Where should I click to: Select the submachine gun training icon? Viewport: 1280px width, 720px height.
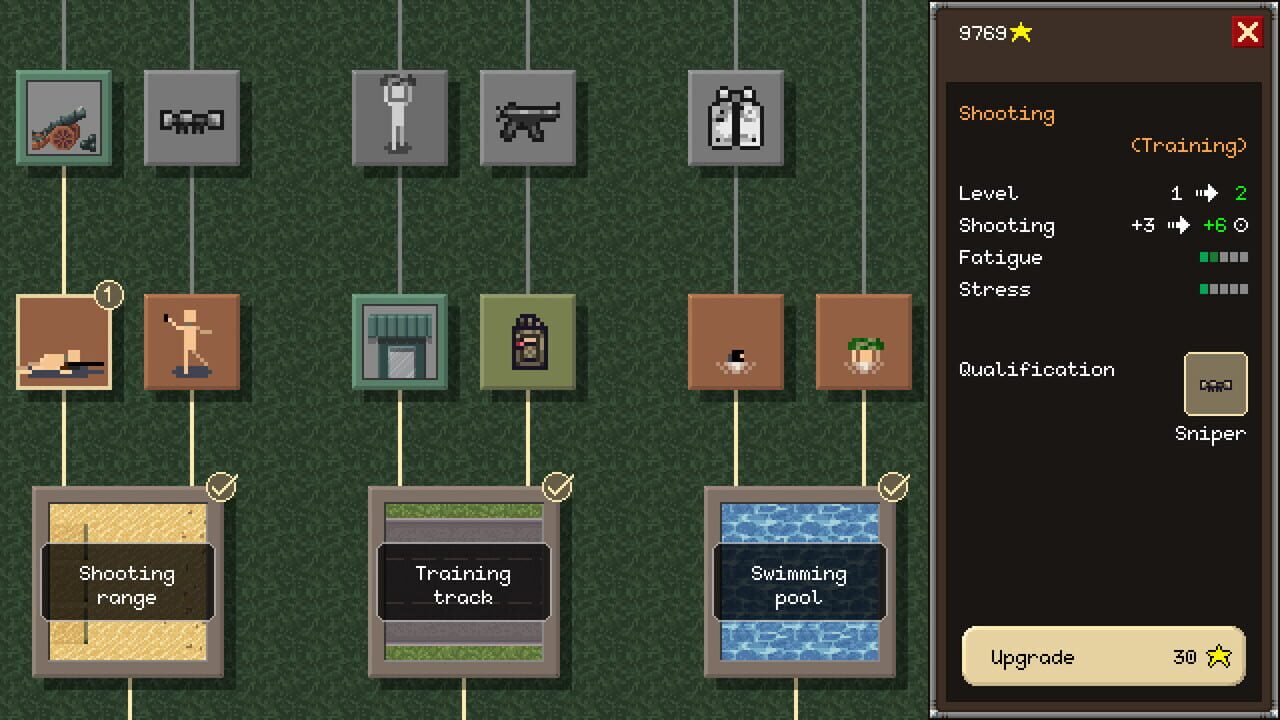pyautogui.click(x=528, y=118)
